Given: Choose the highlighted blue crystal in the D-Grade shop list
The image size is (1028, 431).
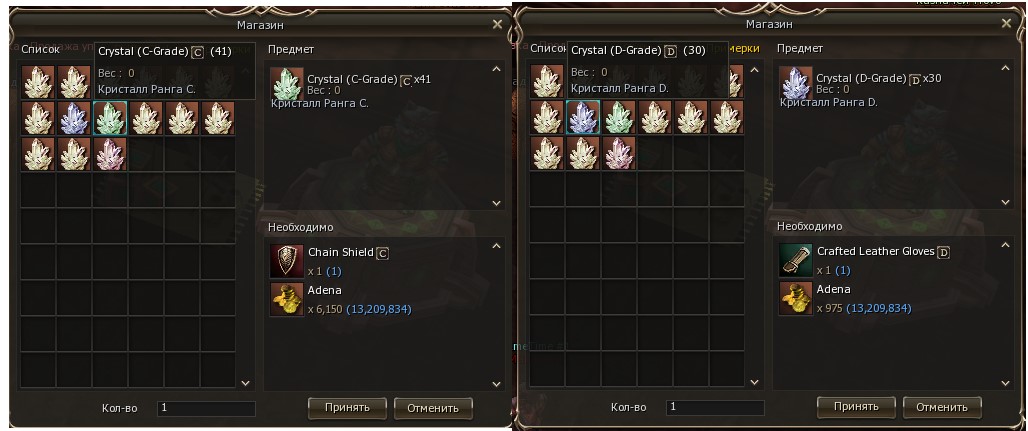Looking at the screenshot, I should 583,118.
